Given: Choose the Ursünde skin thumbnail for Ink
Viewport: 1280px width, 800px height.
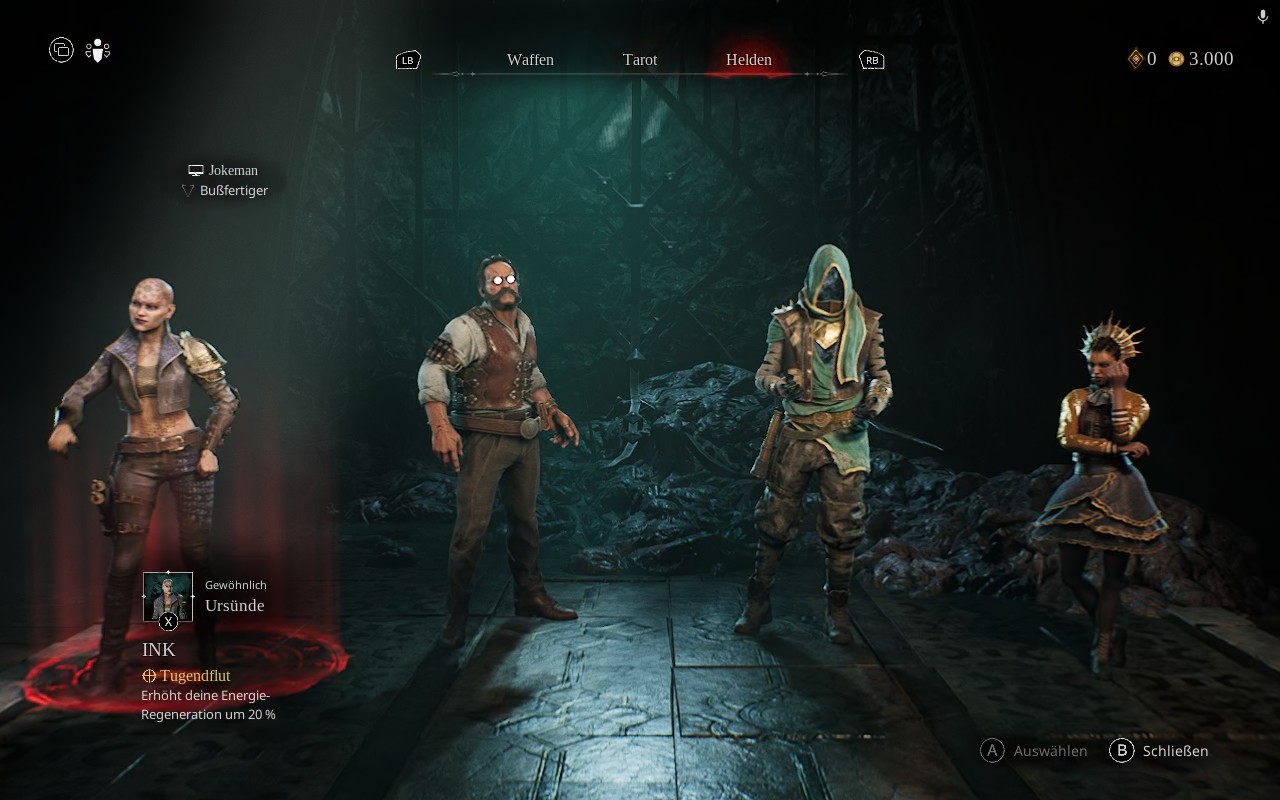Looking at the screenshot, I should 168,597.
